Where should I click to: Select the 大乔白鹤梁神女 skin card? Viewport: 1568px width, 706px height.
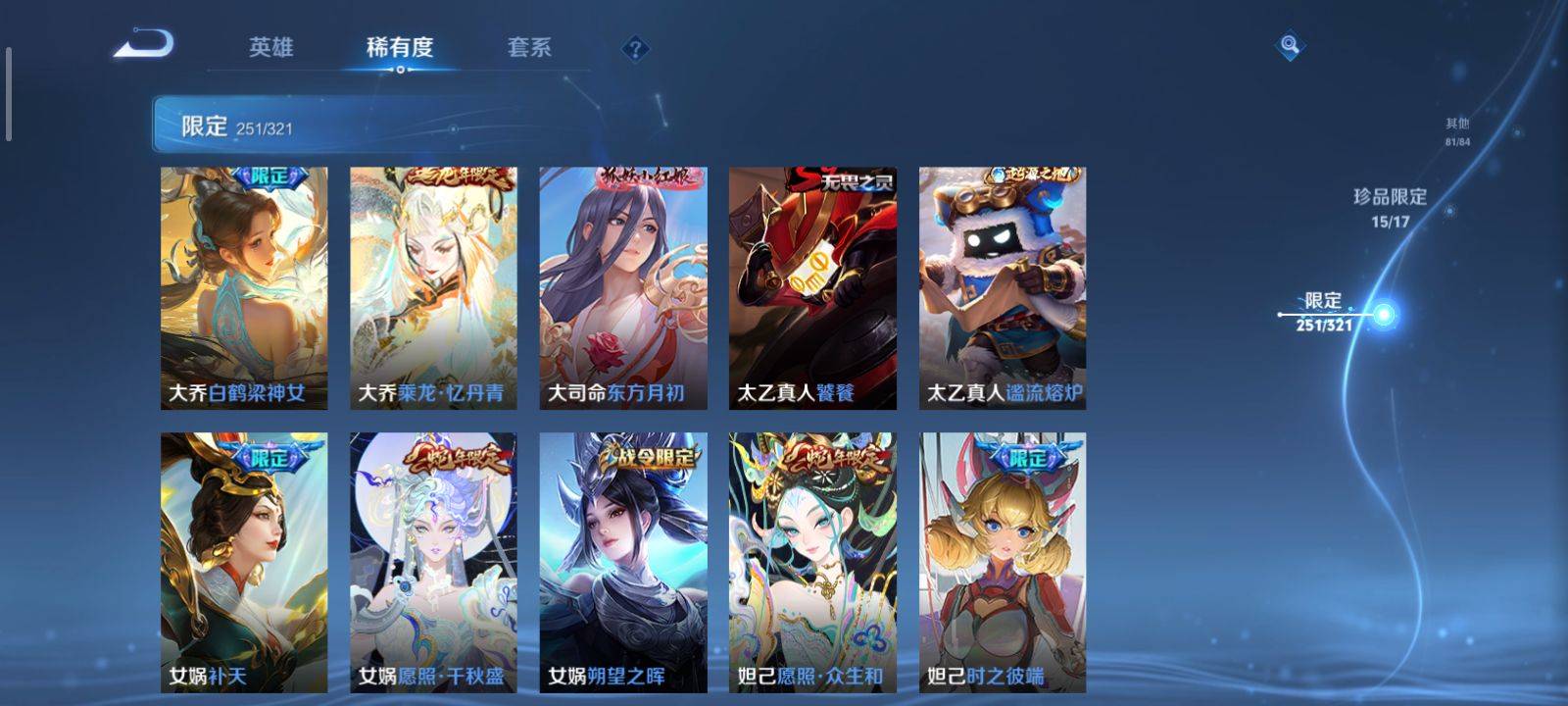pyautogui.click(x=244, y=288)
